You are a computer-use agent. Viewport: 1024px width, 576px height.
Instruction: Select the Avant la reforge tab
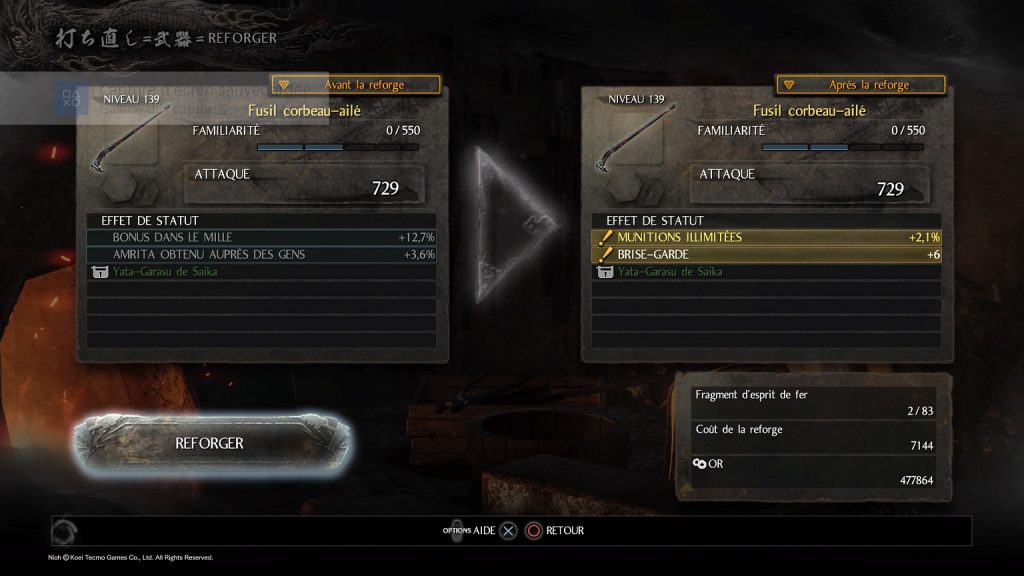pos(356,85)
